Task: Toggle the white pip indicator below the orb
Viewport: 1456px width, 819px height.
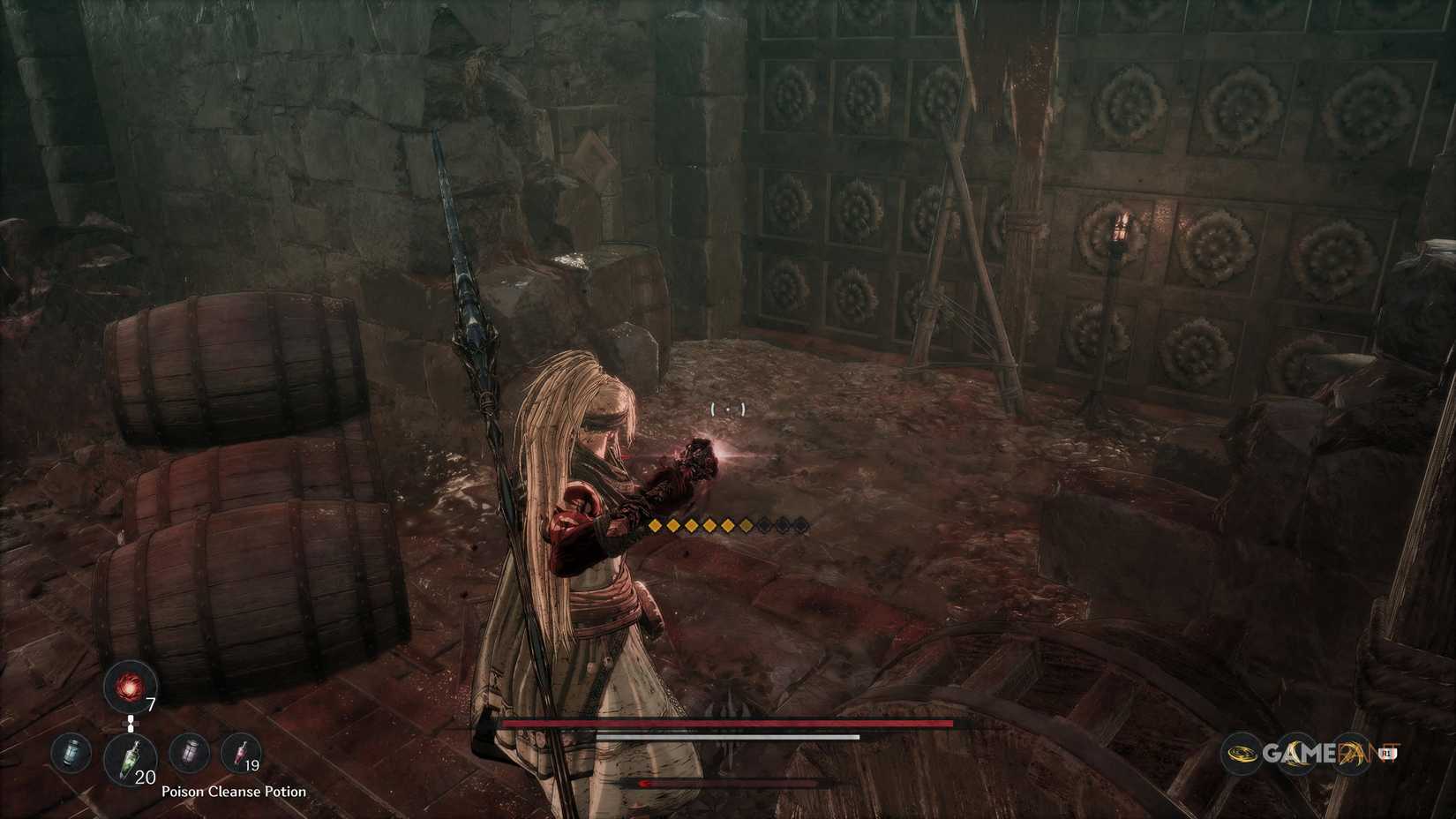Action: click(x=131, y=724)
